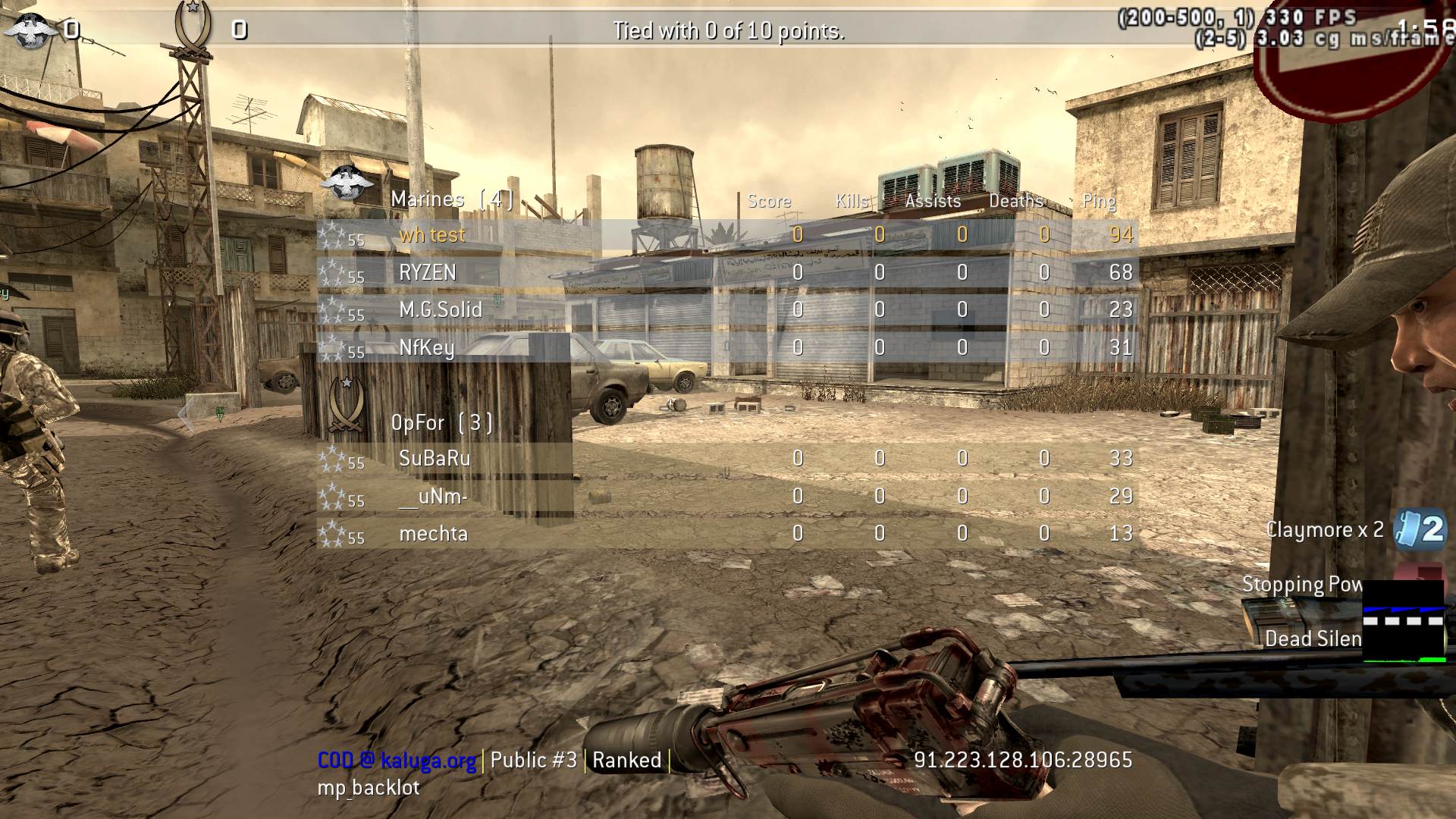
Task: Click the server IP address 91.223.128.106:28965
Action: tap(1023, 760)
